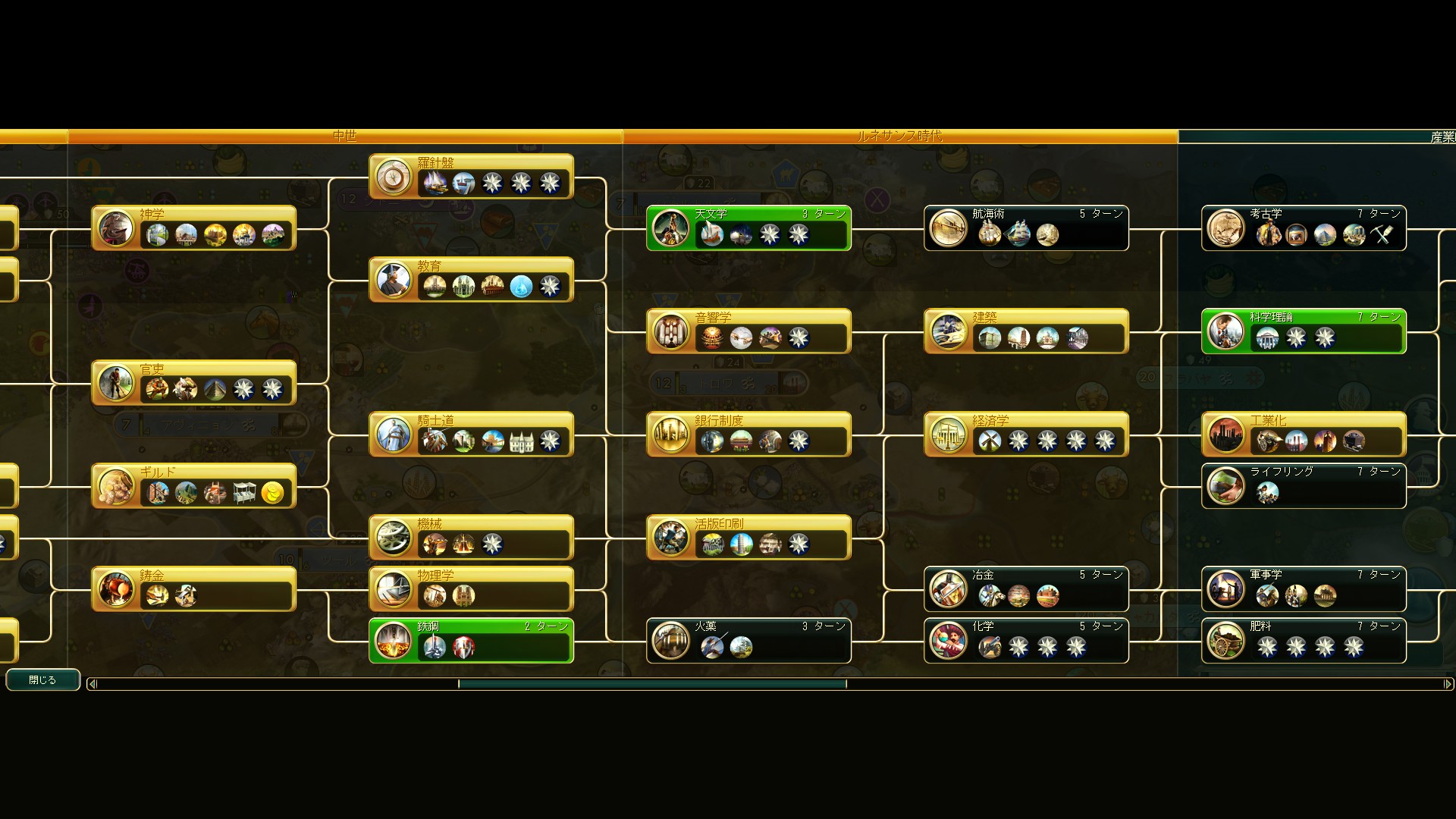Choose 航海術 technology to research
Image resolution: width=1456 pixels, height=819 pixels.
[x=1026, y=227]
